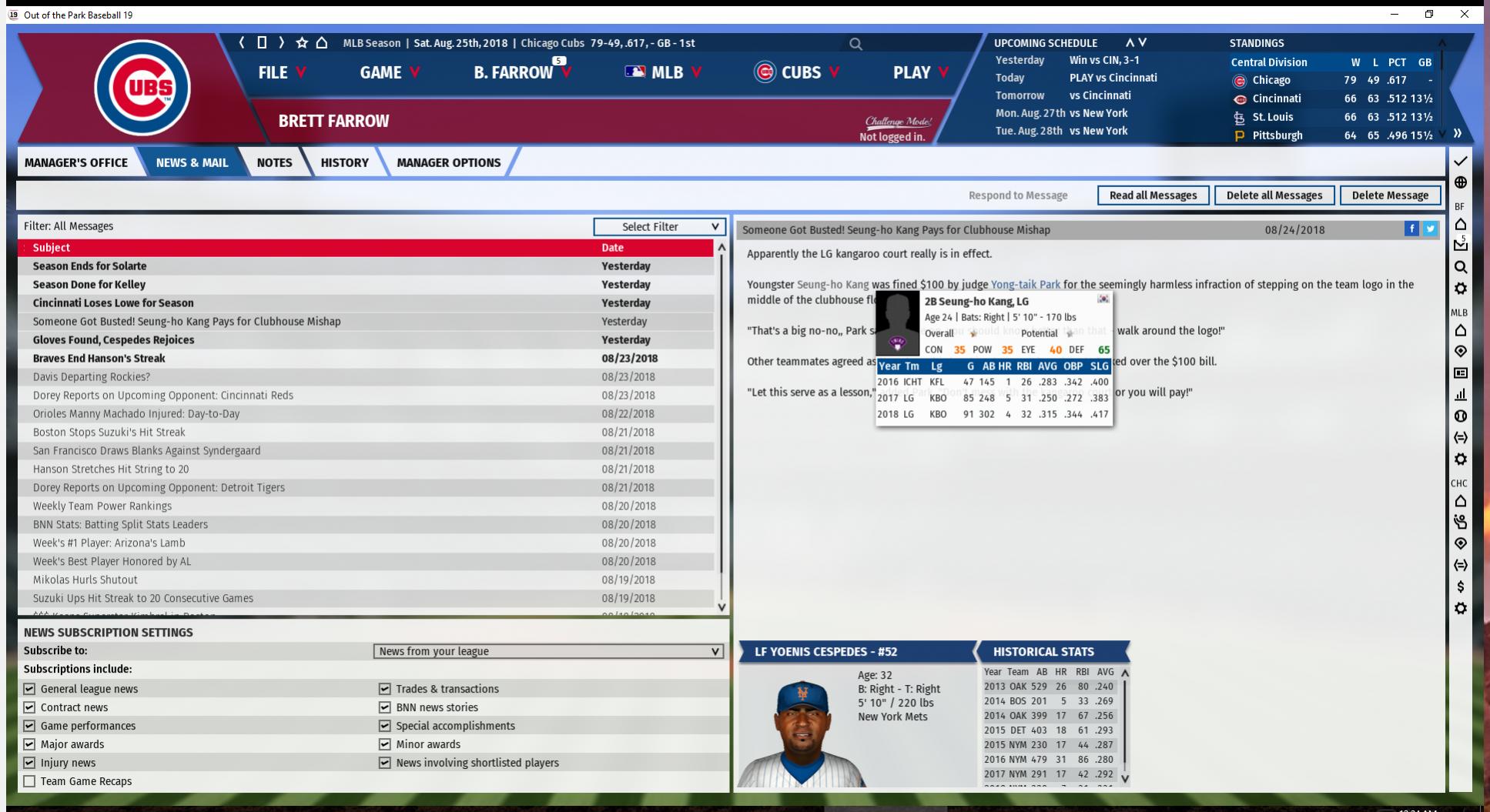This screenshot has width=1490, height=812.
Task: Open the 'Season Ends for Solarte' message
Action: (x=89, y=266)
